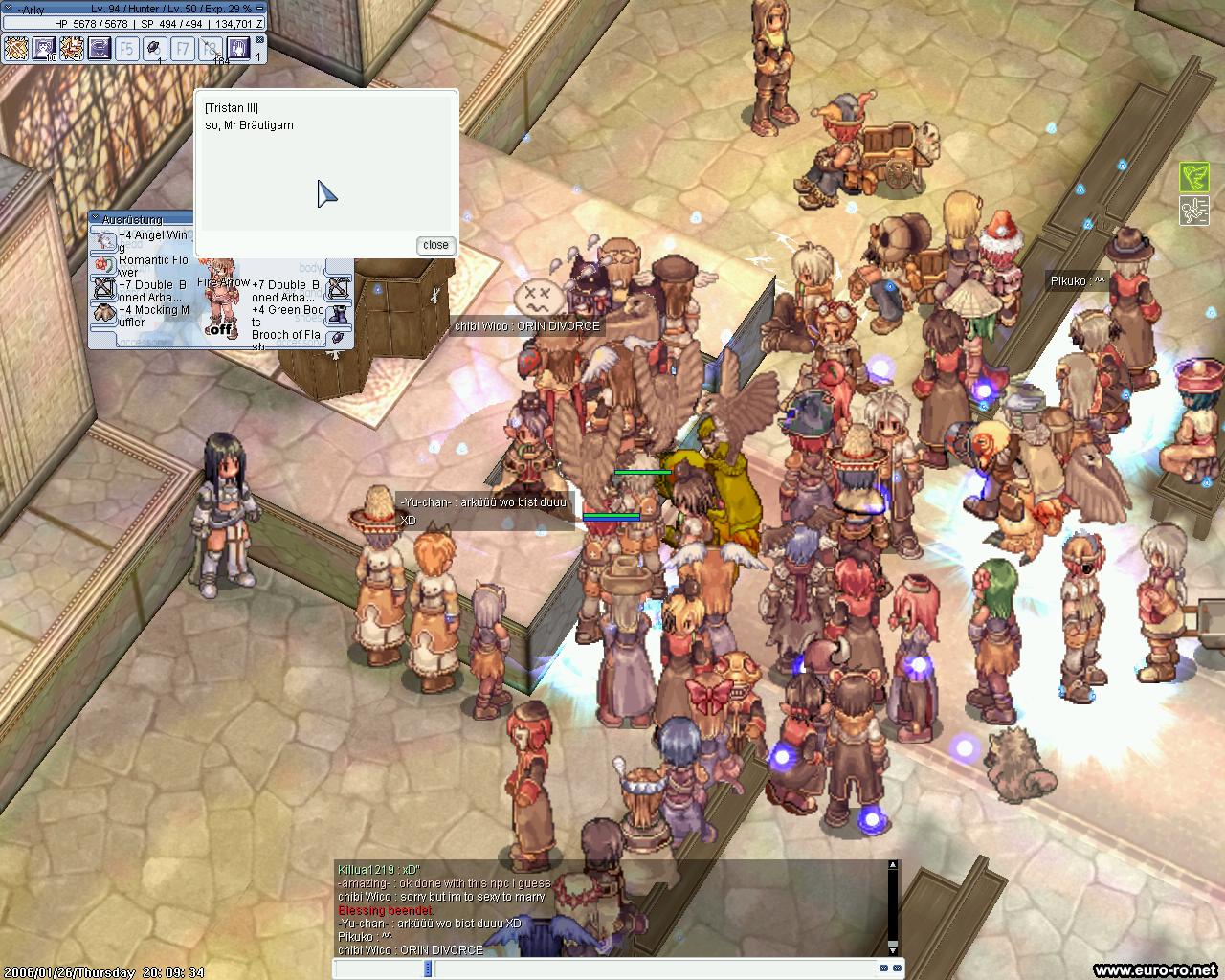Collapse the Ausrüstung equipment window

[x=96, y=219]
